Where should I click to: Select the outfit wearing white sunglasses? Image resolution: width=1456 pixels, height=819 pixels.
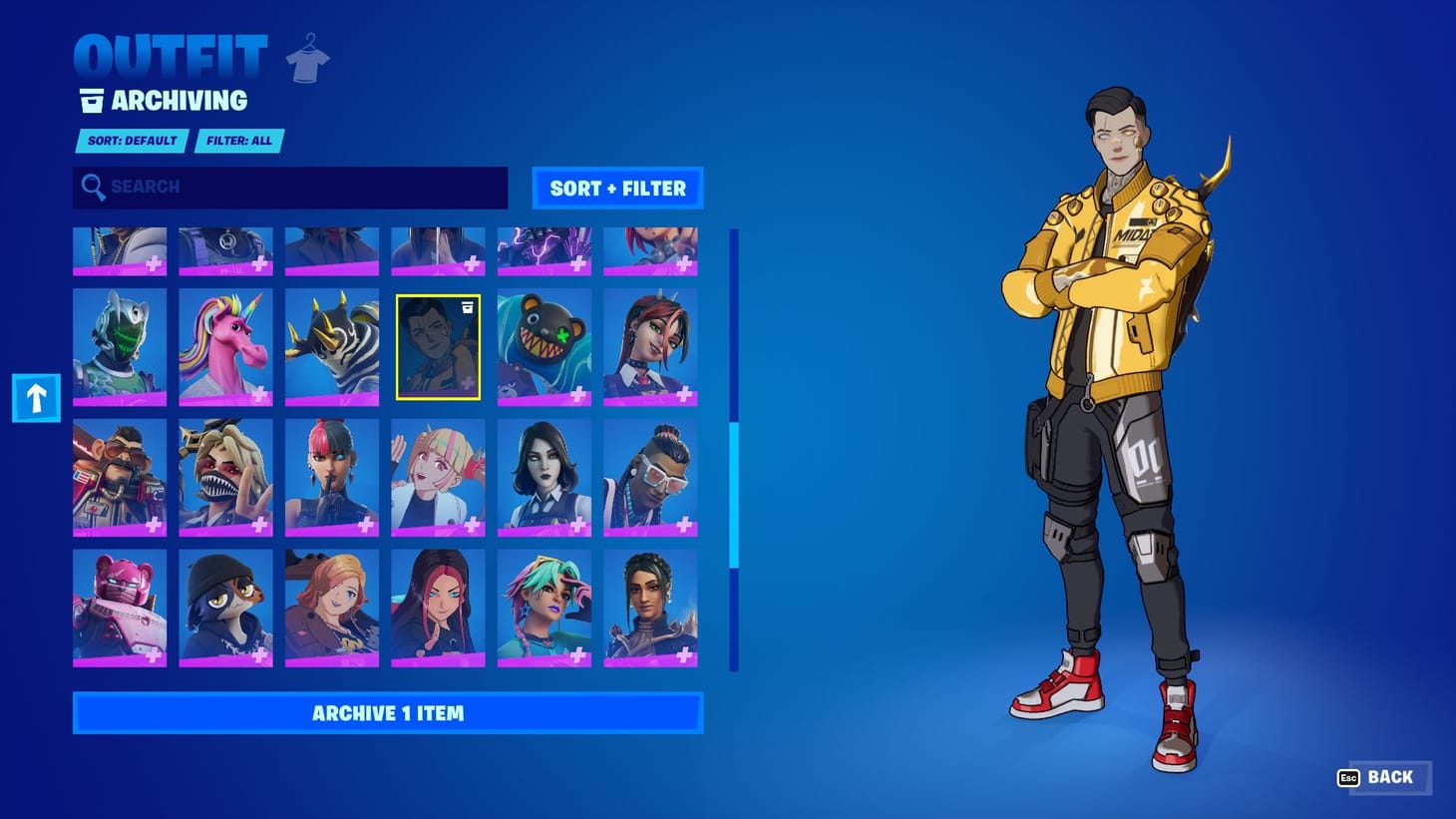651,479
